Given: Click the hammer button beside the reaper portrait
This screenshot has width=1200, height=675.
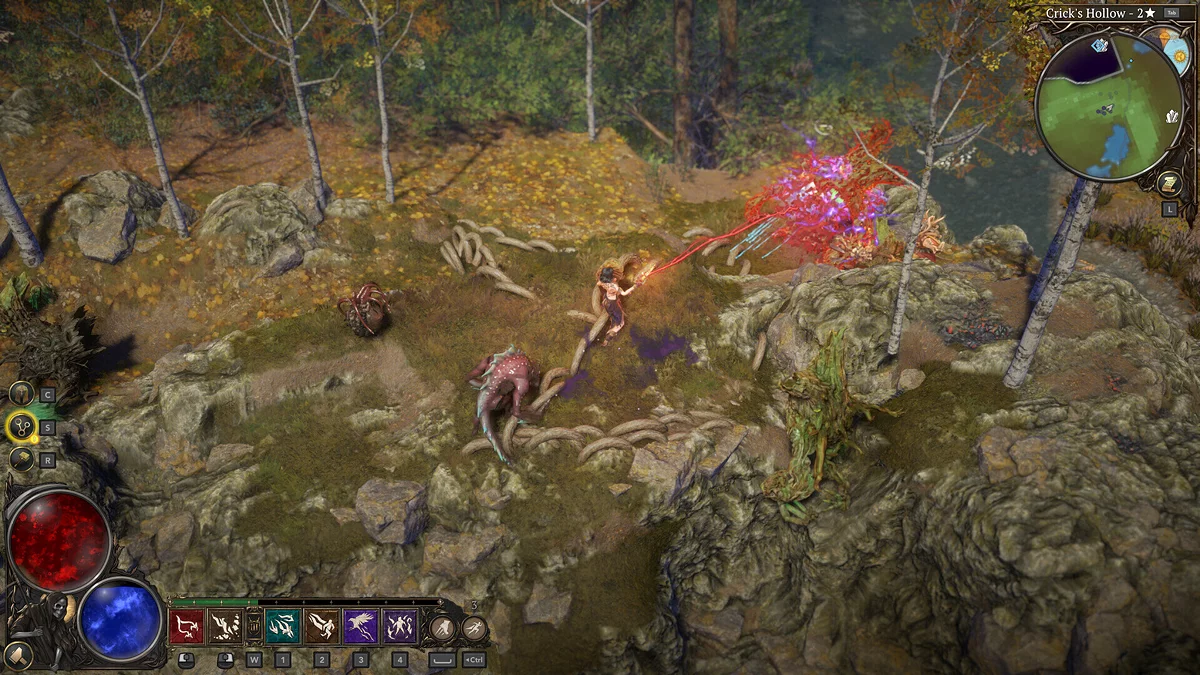Looking at the screenshot, I should 17,655.
